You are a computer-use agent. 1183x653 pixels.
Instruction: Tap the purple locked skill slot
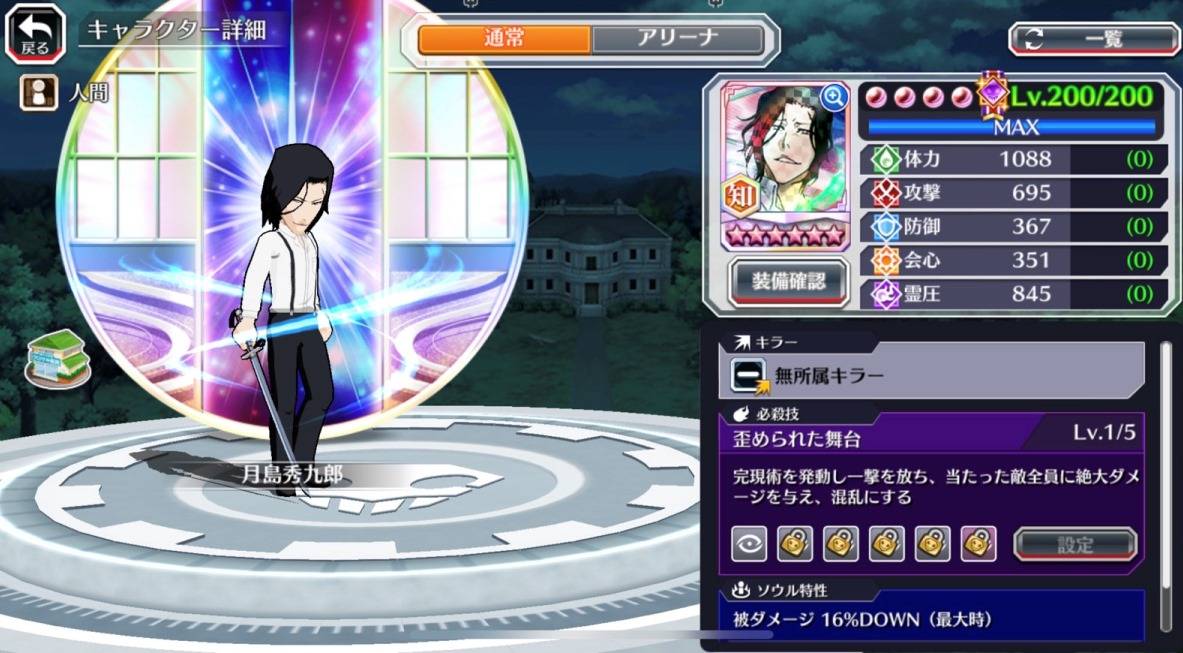[978, 544]
